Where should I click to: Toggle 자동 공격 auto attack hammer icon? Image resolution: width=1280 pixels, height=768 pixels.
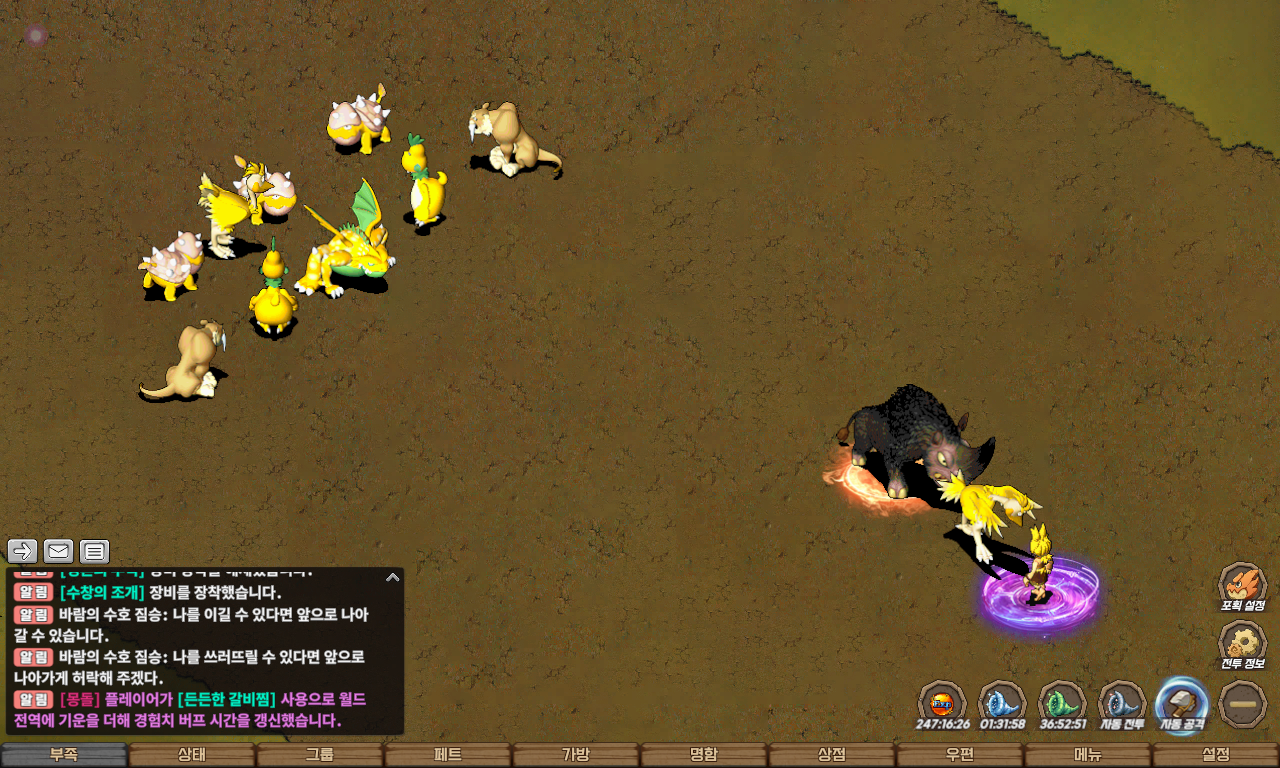(x=1181, y=702)
